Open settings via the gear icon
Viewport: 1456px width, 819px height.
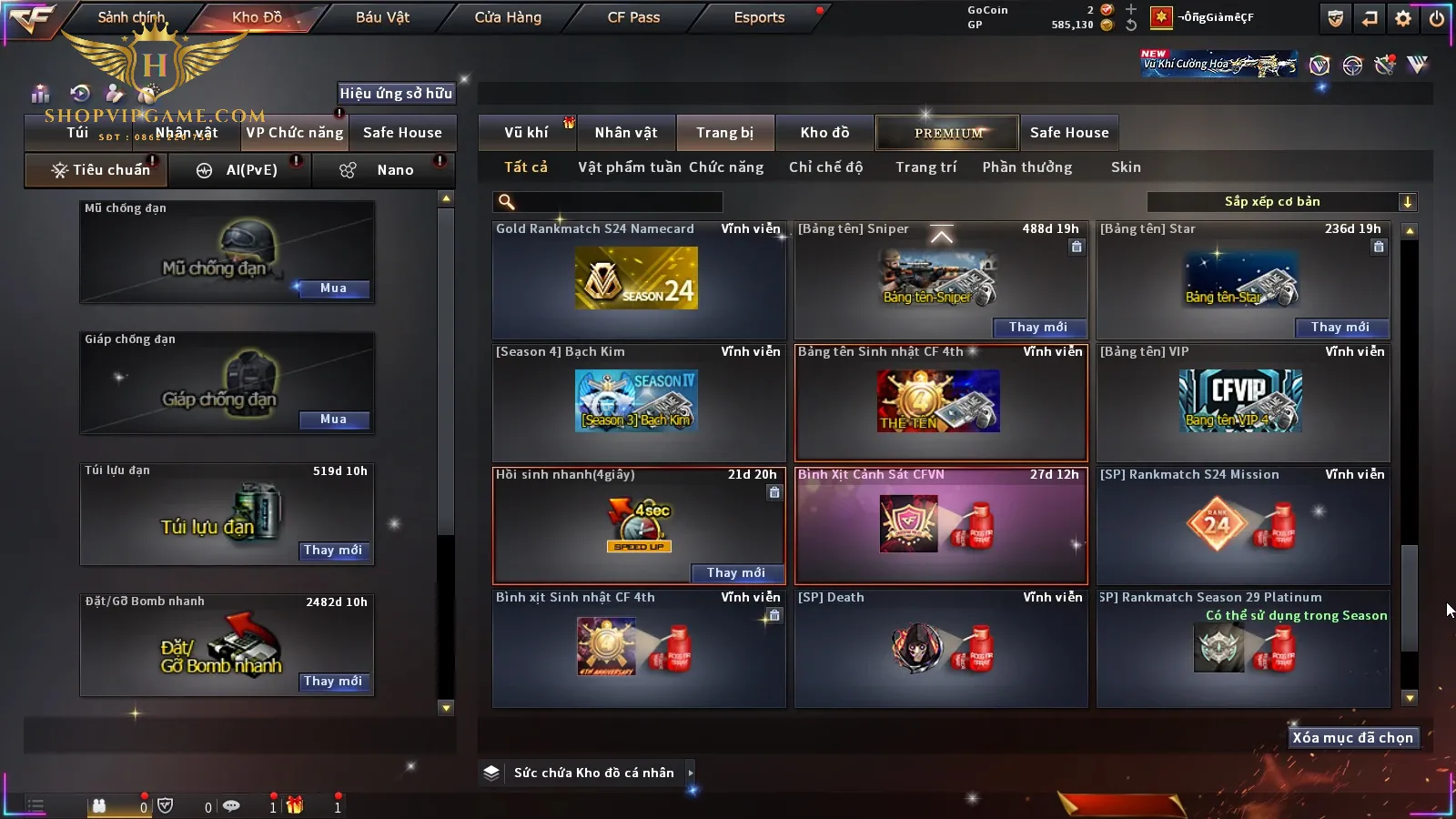point(1403,18)
